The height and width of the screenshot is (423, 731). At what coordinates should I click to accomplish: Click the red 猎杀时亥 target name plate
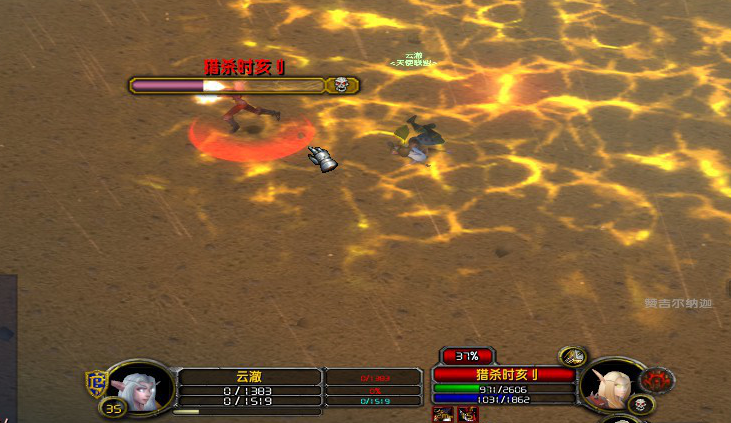[x=503, y=374]
